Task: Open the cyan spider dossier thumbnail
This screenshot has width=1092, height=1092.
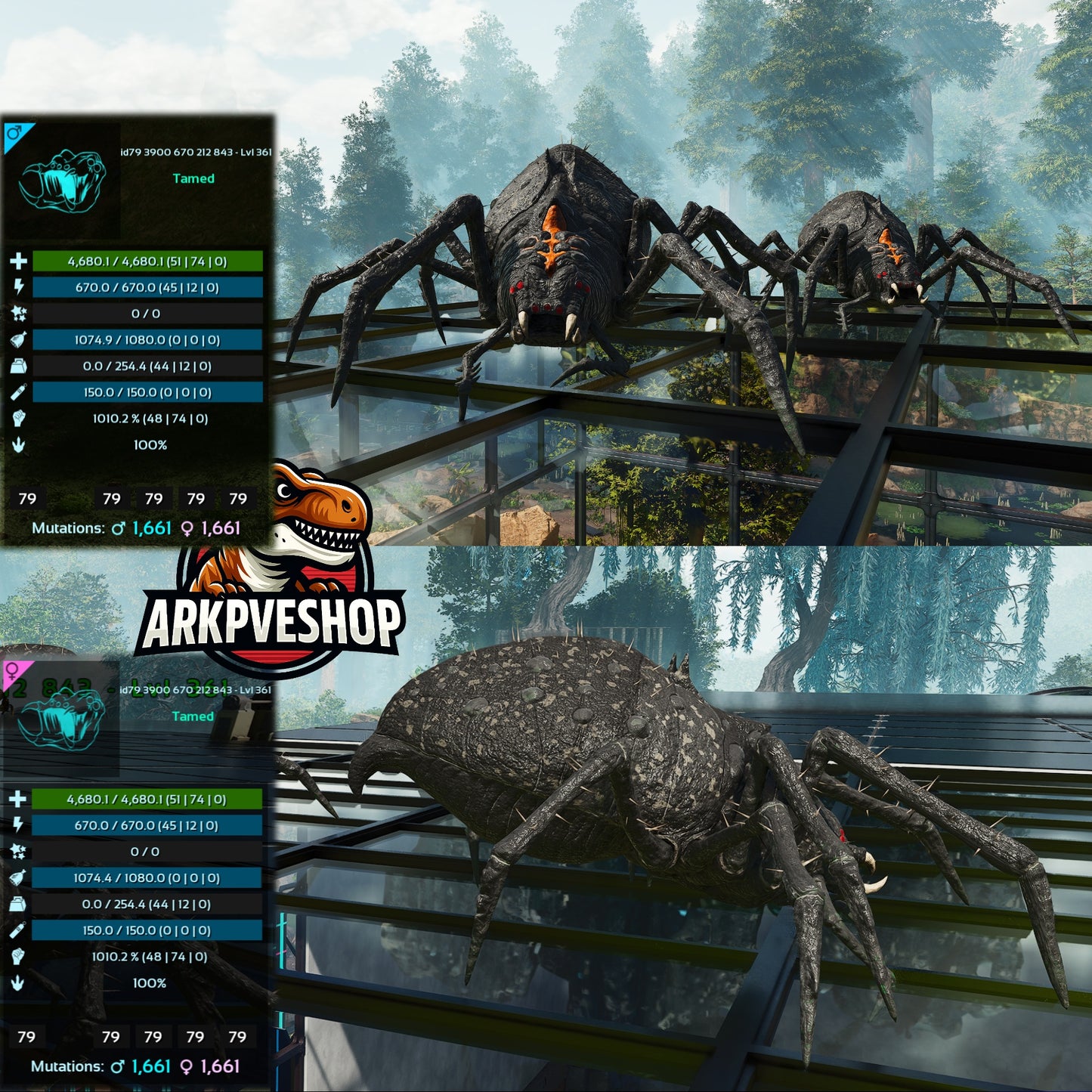Action: [x=64, y=181]
